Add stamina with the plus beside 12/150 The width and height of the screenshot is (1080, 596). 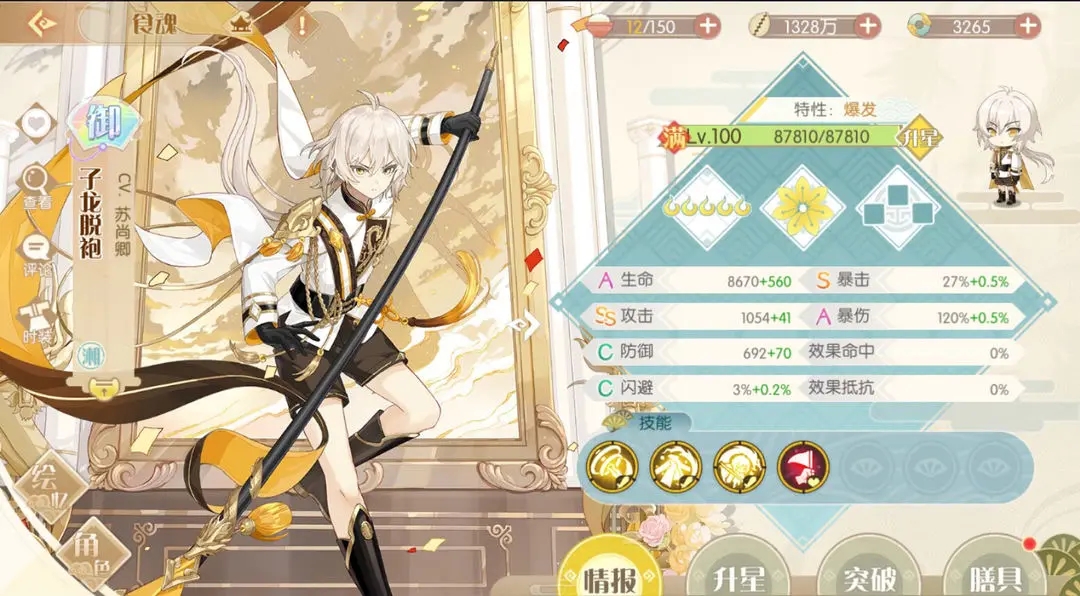pyautogui.click(x=707, y=26)
